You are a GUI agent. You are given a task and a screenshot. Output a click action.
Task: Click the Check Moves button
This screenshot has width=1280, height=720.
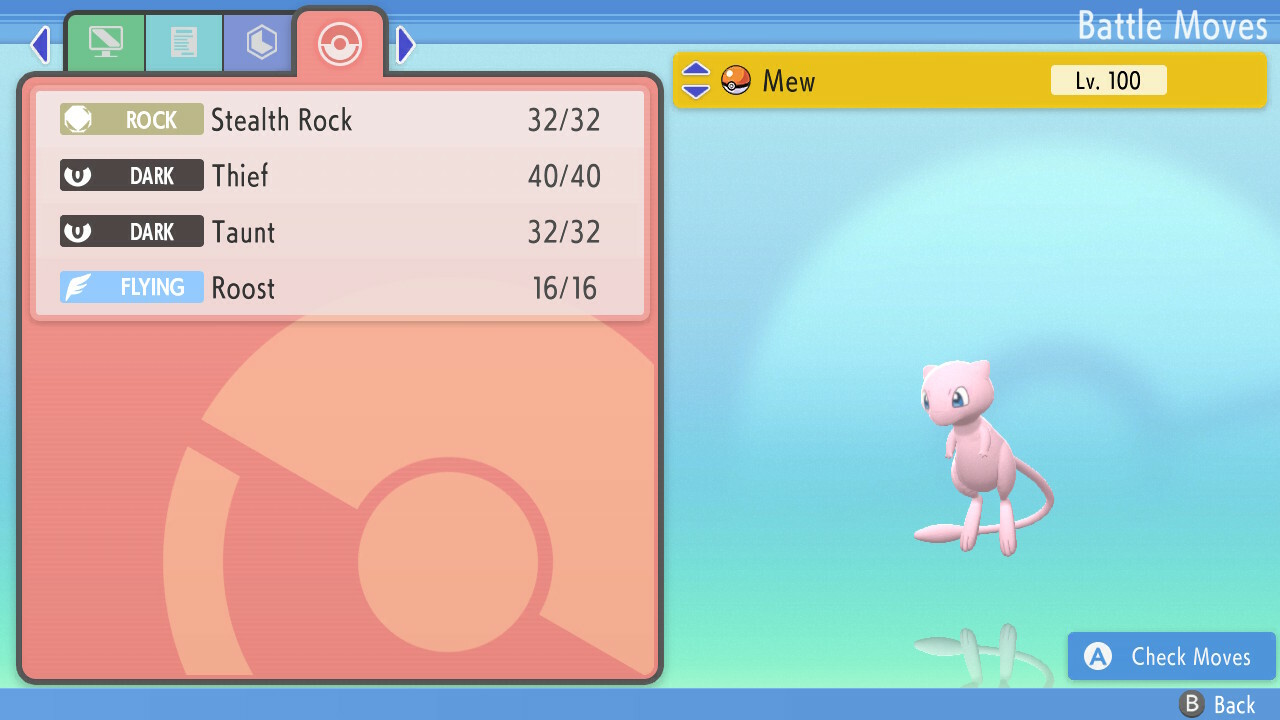tap(1172, 657)
